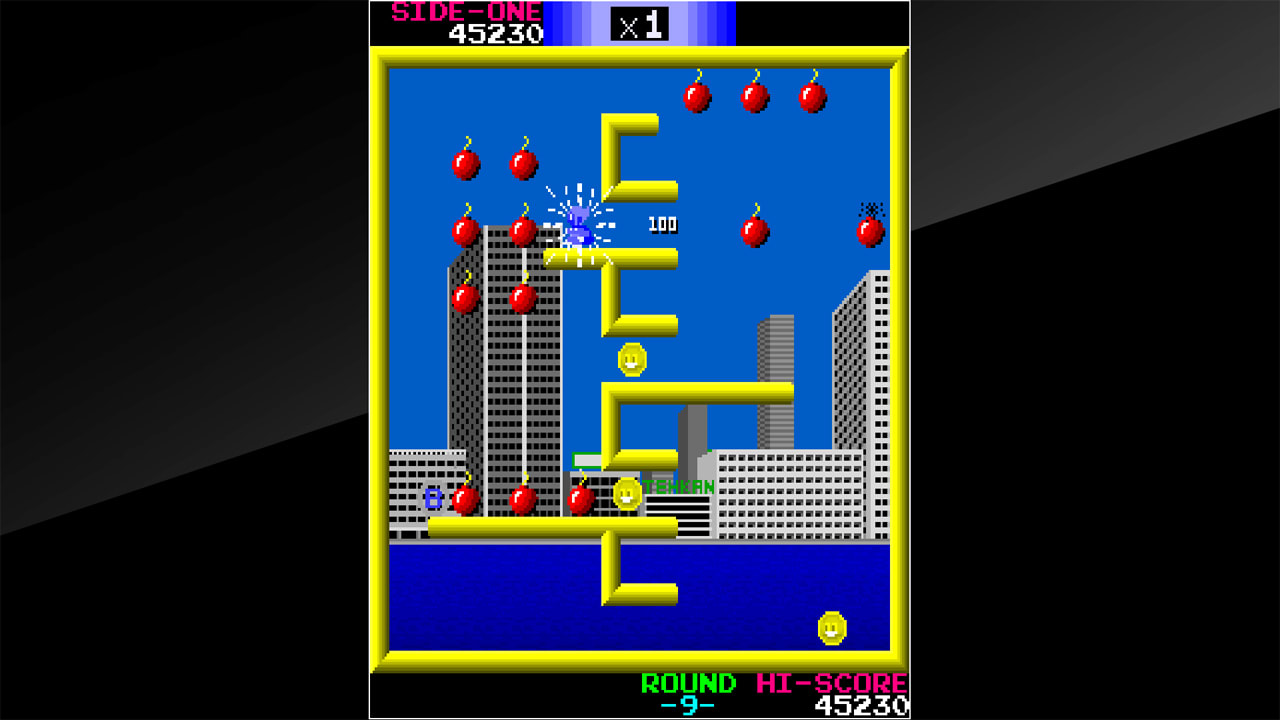Click the 100 points popup text
The image size is (1280, 720).
pos(661,225)
